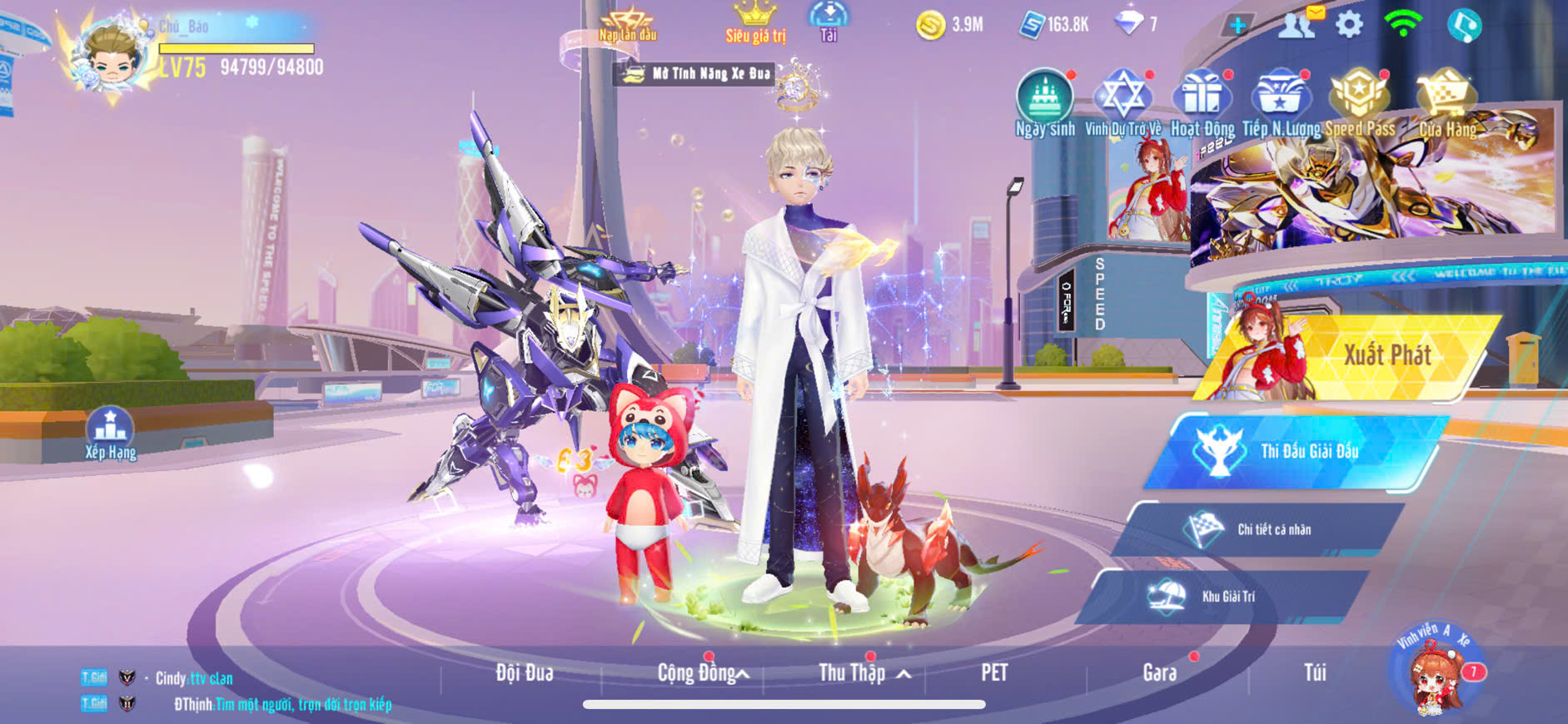Open the settings gear icon

tap(1349, 24)
